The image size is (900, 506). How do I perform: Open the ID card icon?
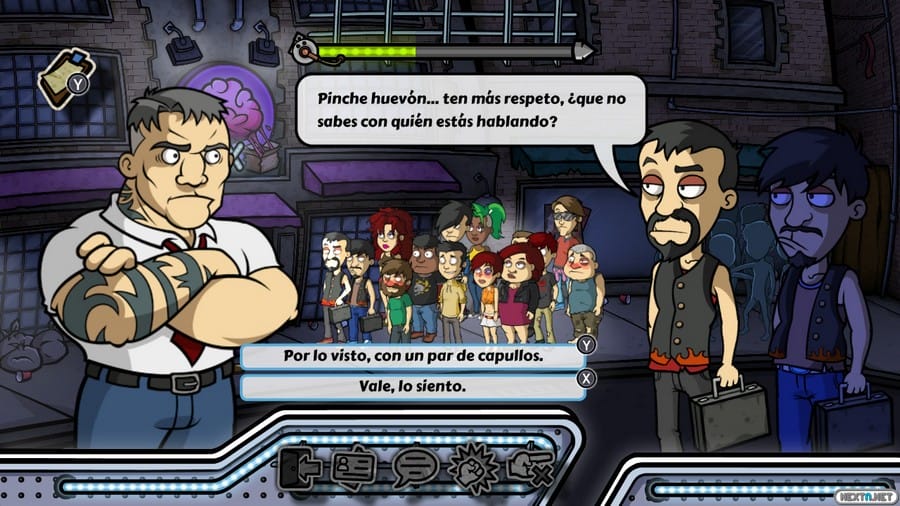tap(354, 467)
